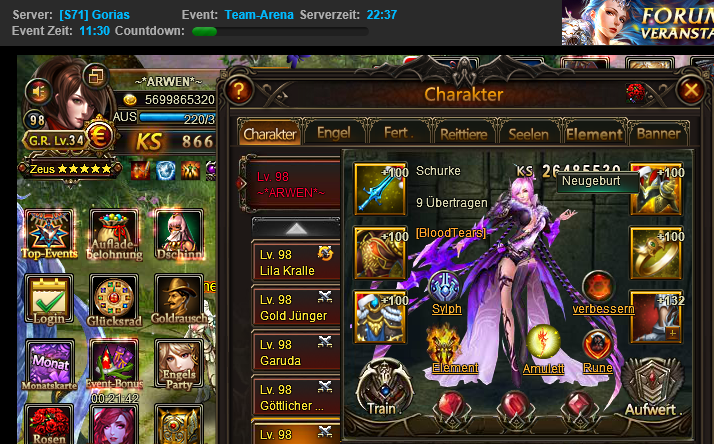The height and width of the screenshot is (444, 714).
Task: Select the Element tab
Action: click(594, 133)
